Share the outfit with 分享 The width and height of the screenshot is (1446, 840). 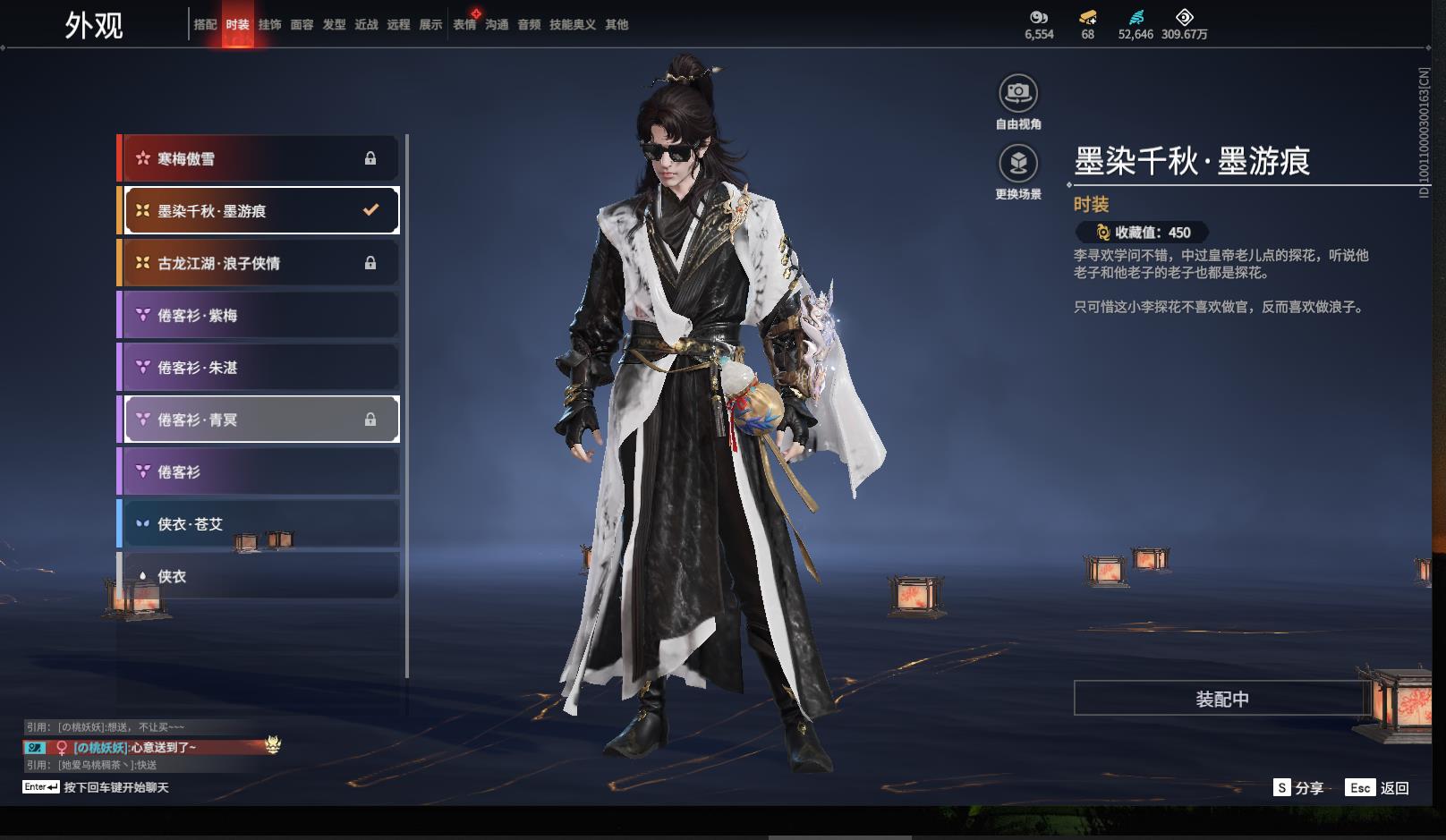pos(1299,788)
